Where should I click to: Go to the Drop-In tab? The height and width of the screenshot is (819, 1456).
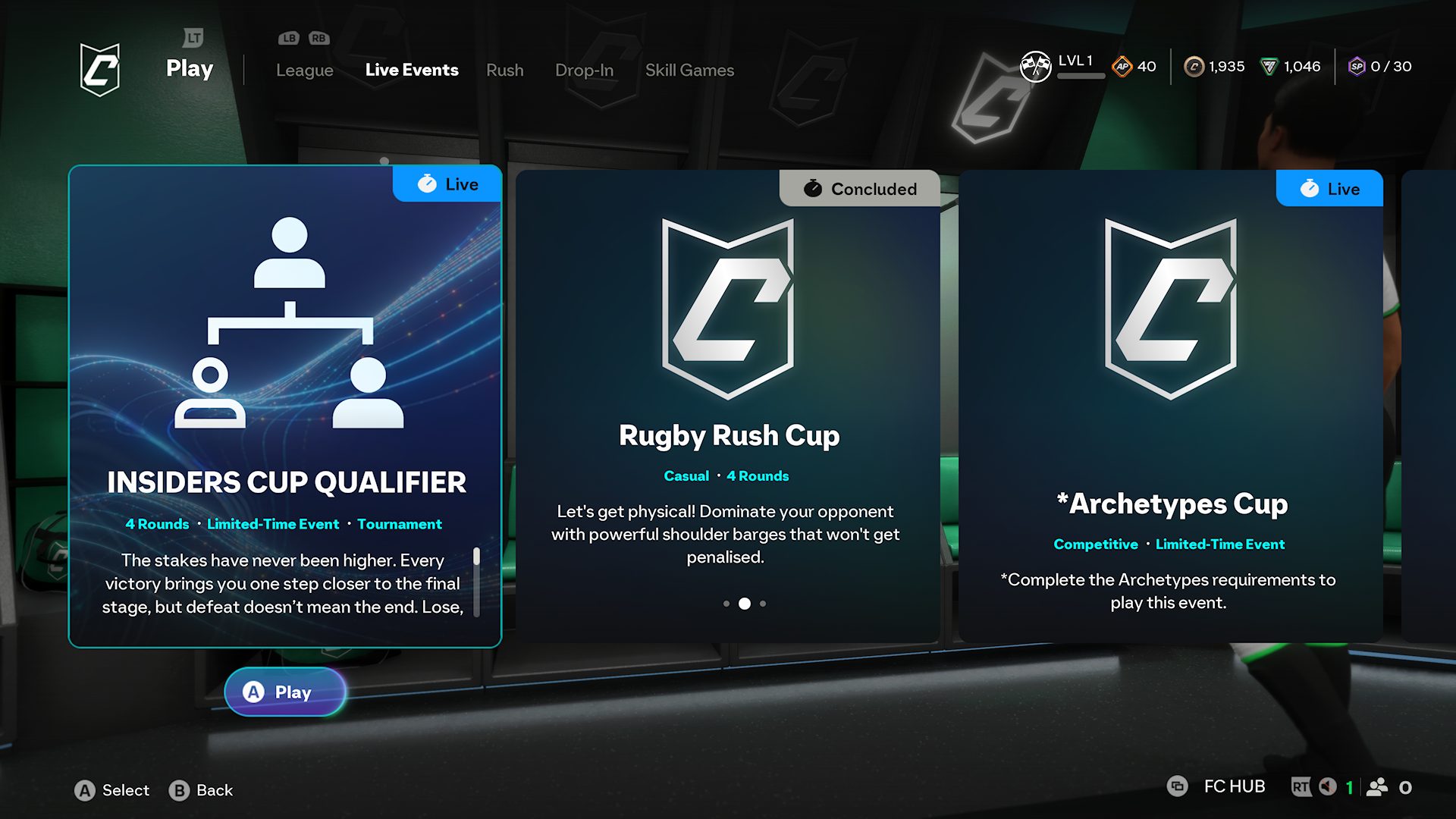point(584,70)
